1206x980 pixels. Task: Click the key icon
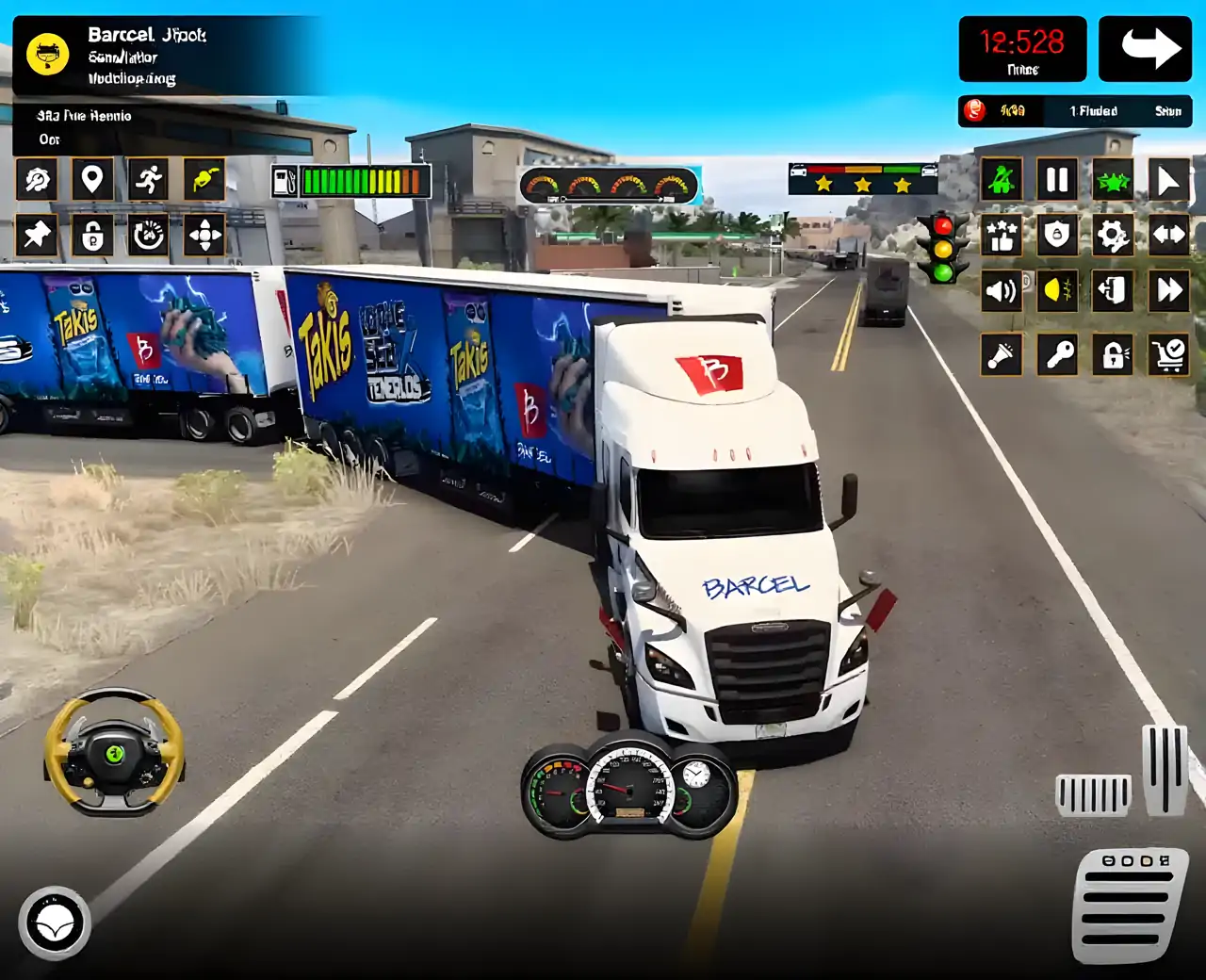pyautogui.click(x=1057, y=355)
